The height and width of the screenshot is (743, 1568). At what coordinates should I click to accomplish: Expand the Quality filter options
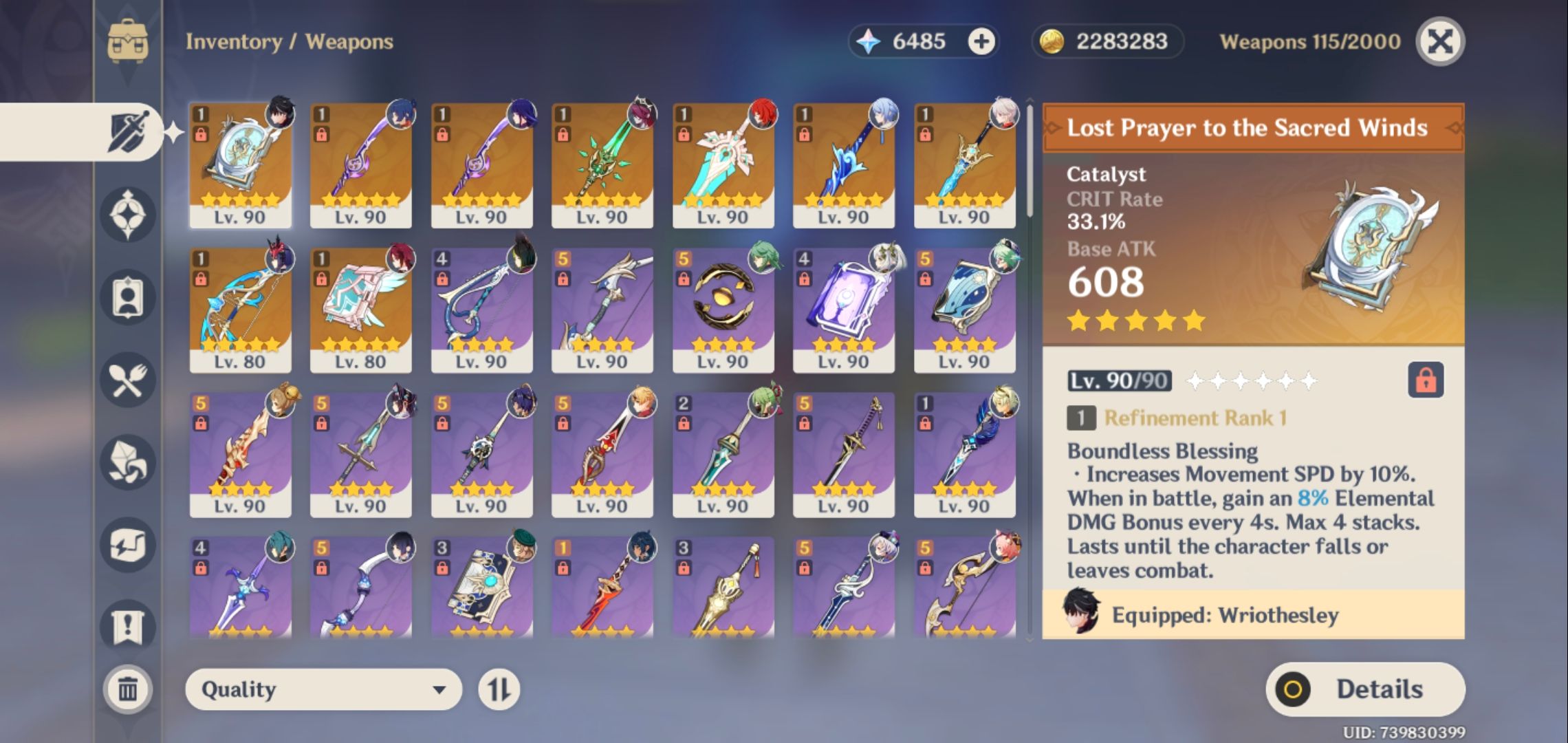[323, 688]
